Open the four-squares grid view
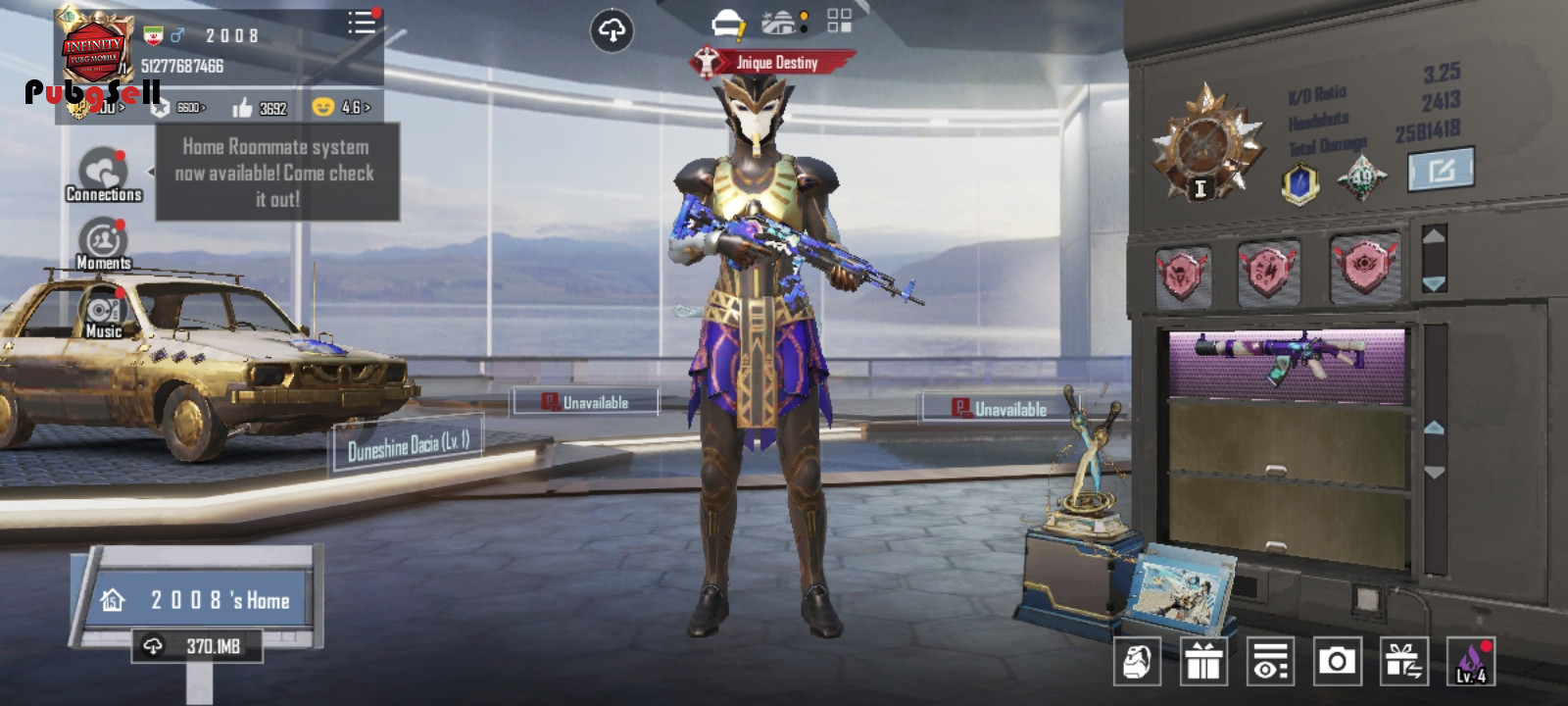The height and width of the screenshot is (706, 1568). point(840,22)
